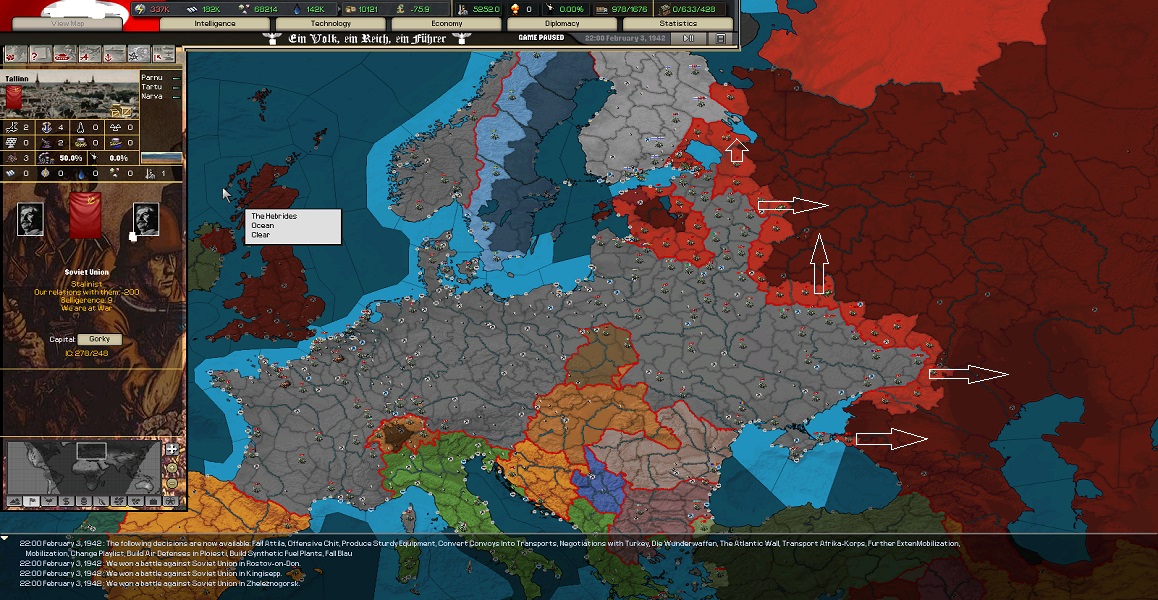The image size is (1158, 600).
Task: Go to the Diplomacy tab
Action: pyautogui.click(x=563, y=23)
